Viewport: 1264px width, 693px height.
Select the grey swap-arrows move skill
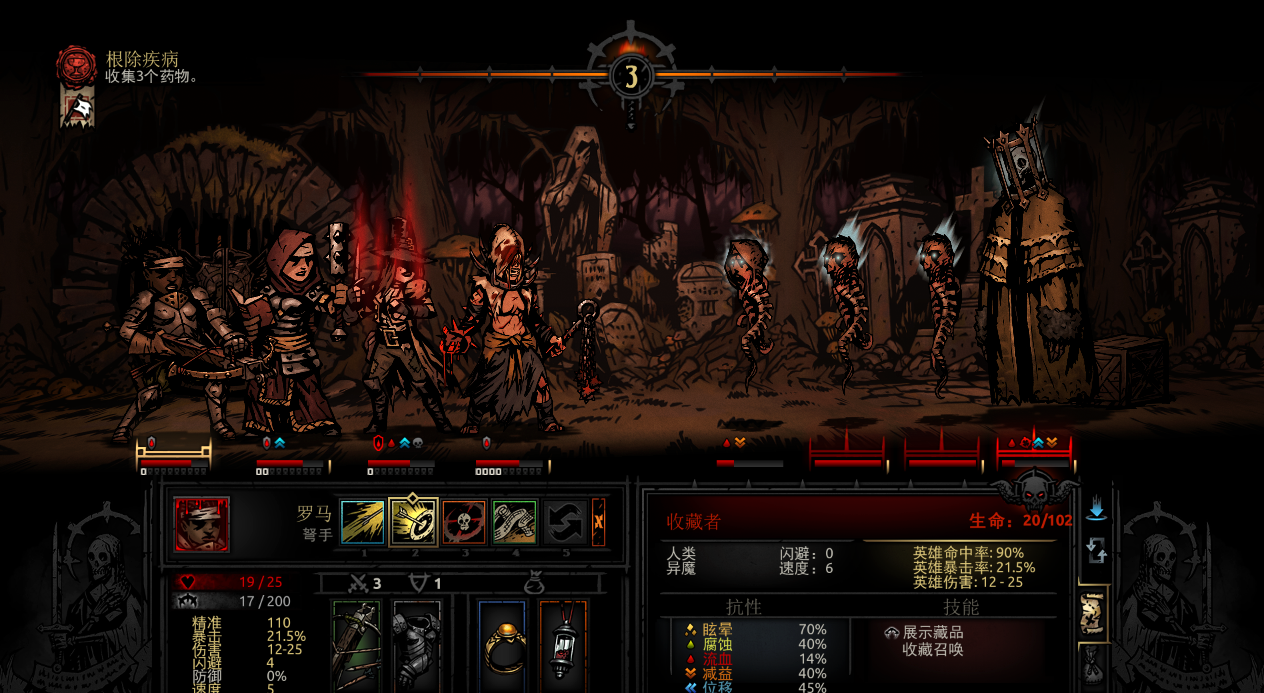click(565, 522)
